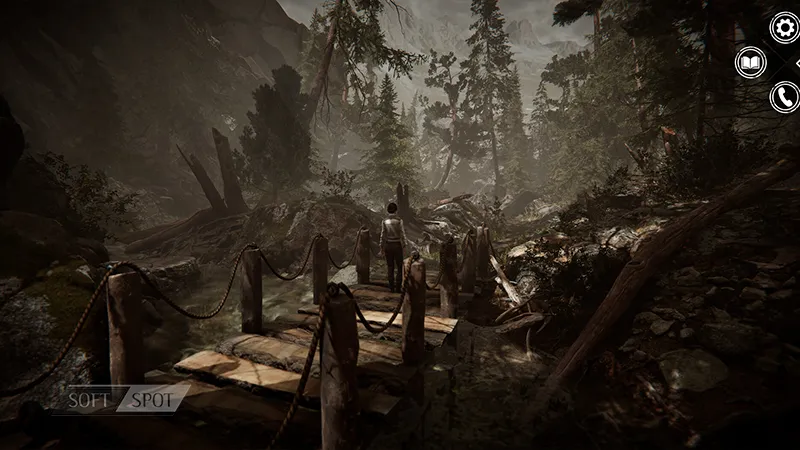This screenshot has height=450, width=800.
Task: Open the settings gear icon
Action: [x=783, y=28]
